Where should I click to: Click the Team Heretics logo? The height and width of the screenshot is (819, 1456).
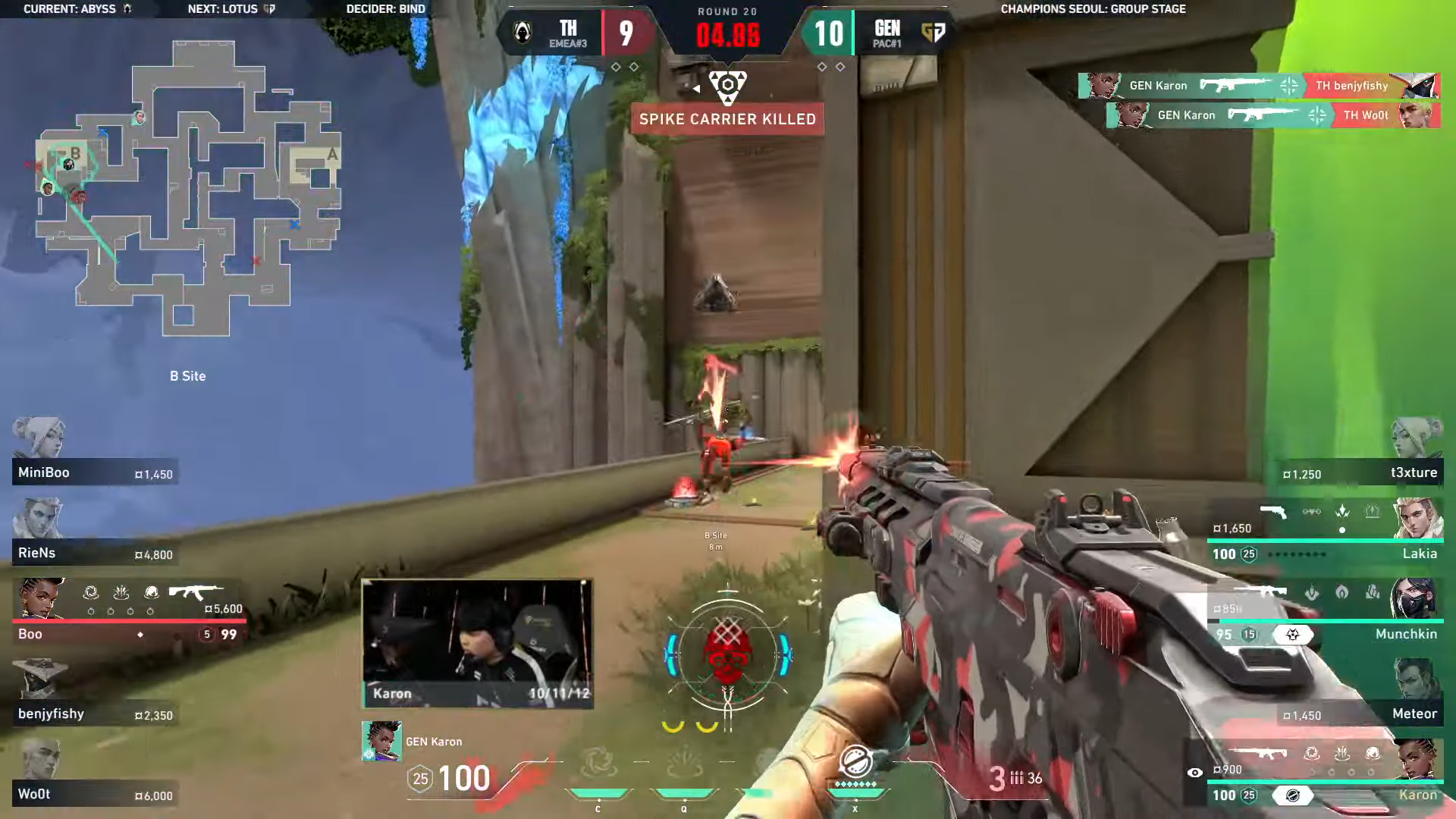pyautogui.click(x=522, y=32)
